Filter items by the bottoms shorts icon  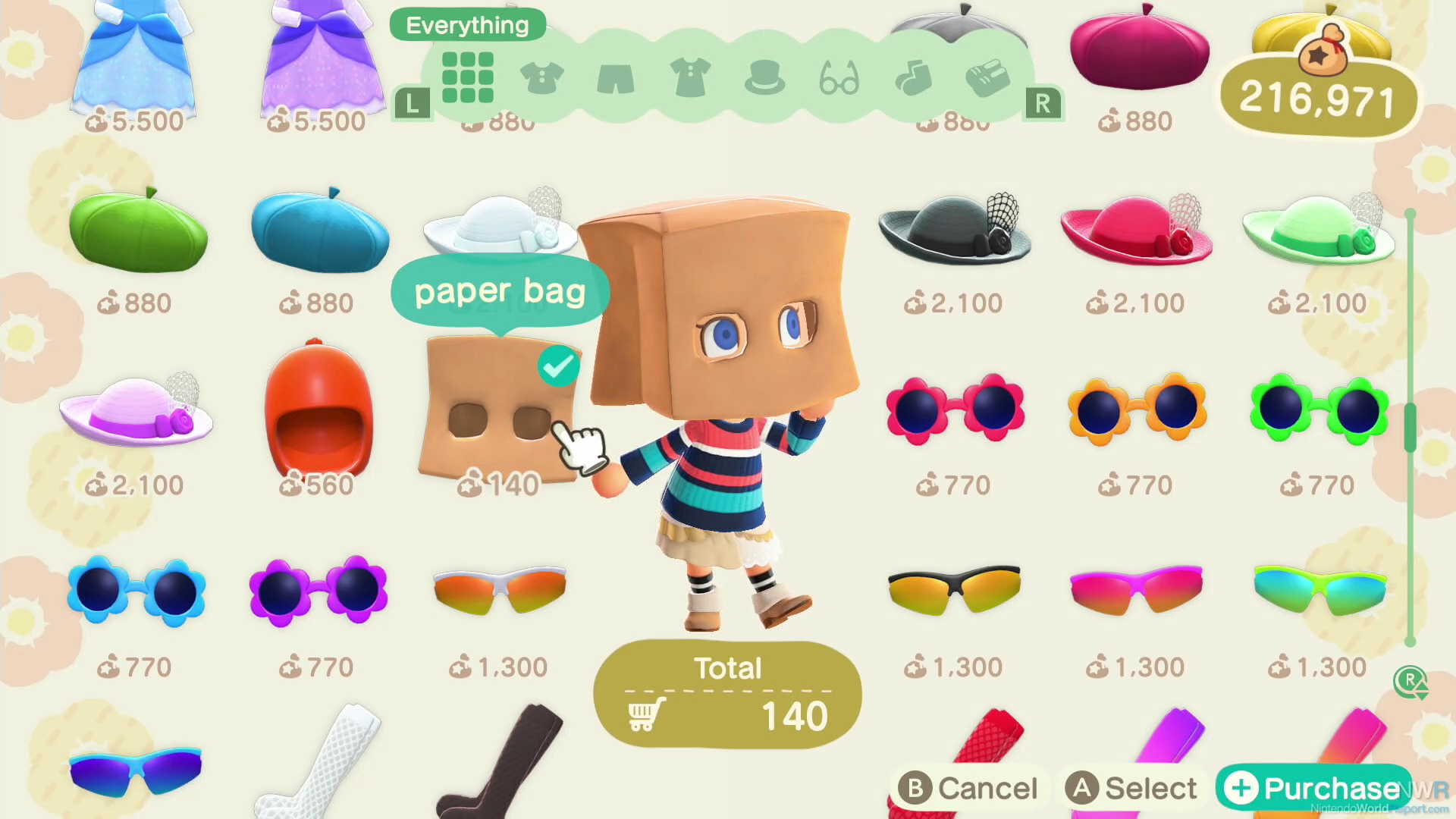point(616,78)
